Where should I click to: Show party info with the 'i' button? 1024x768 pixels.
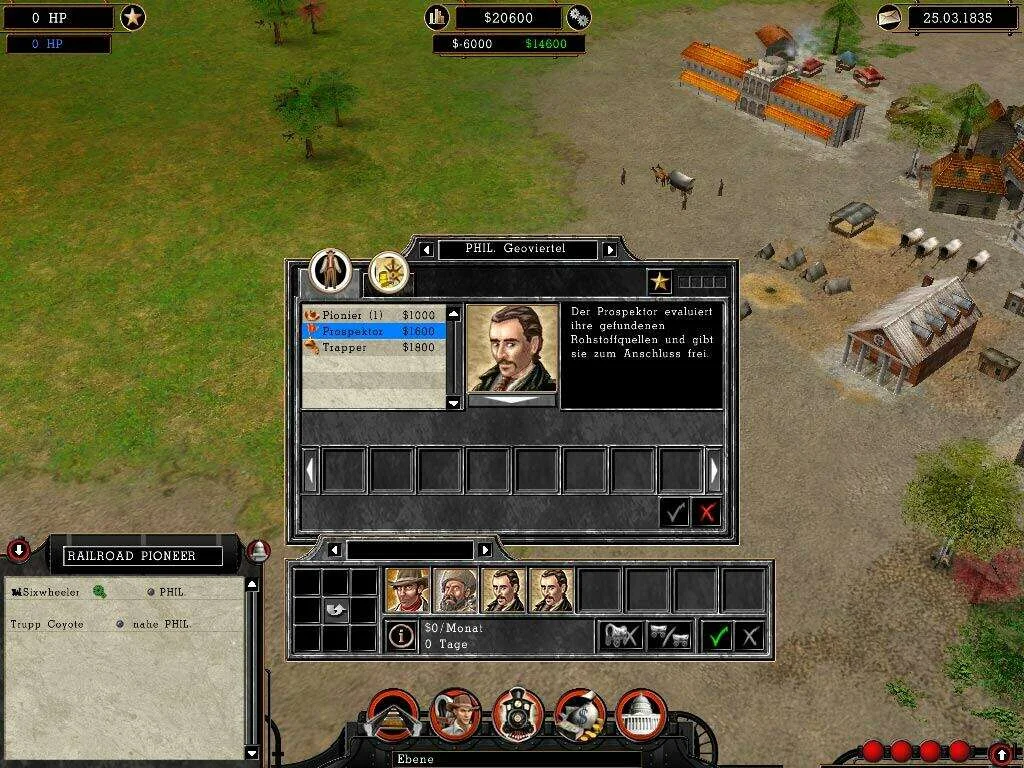click(401, 635)
